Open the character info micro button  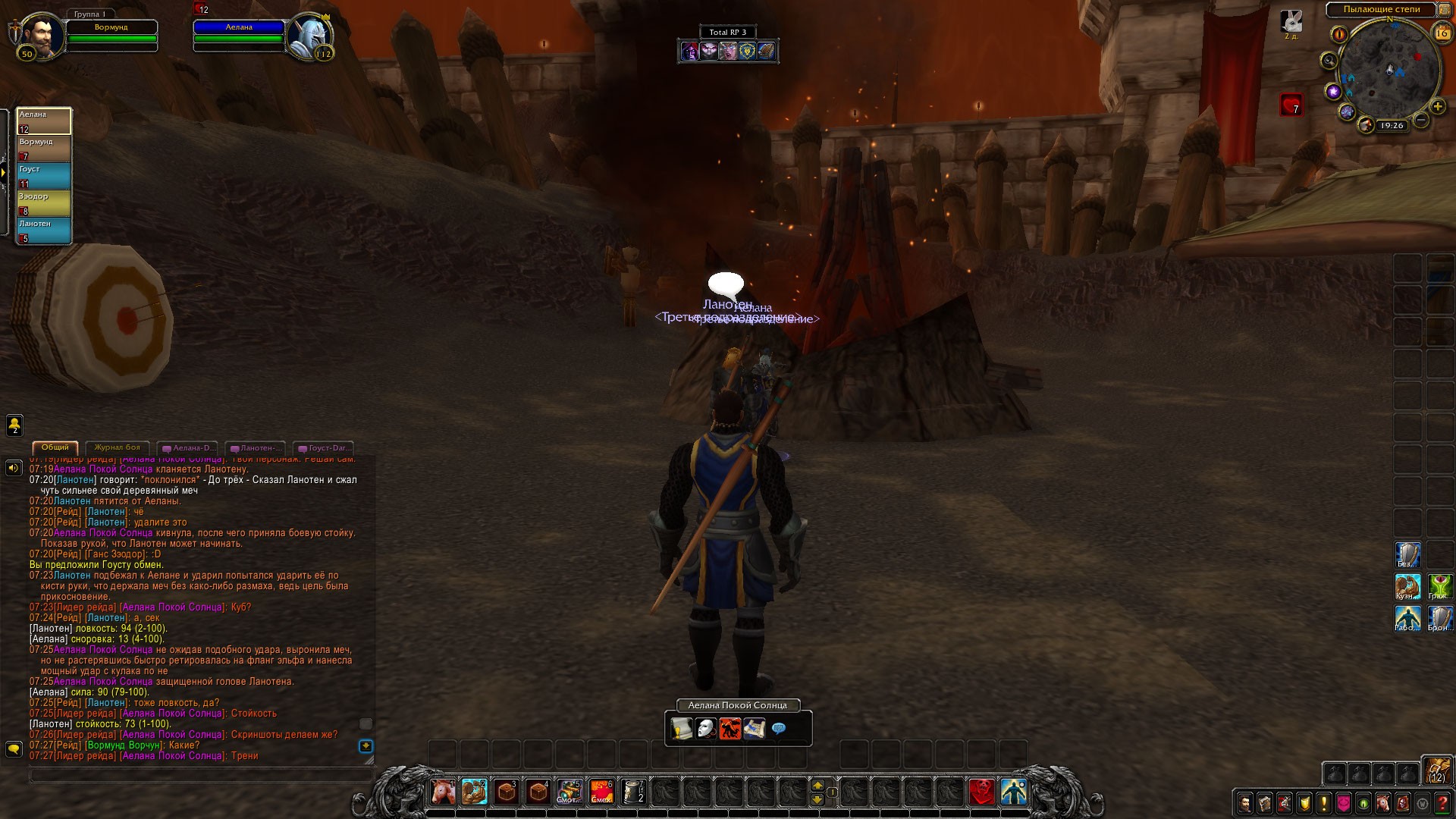pos(1245,802)
